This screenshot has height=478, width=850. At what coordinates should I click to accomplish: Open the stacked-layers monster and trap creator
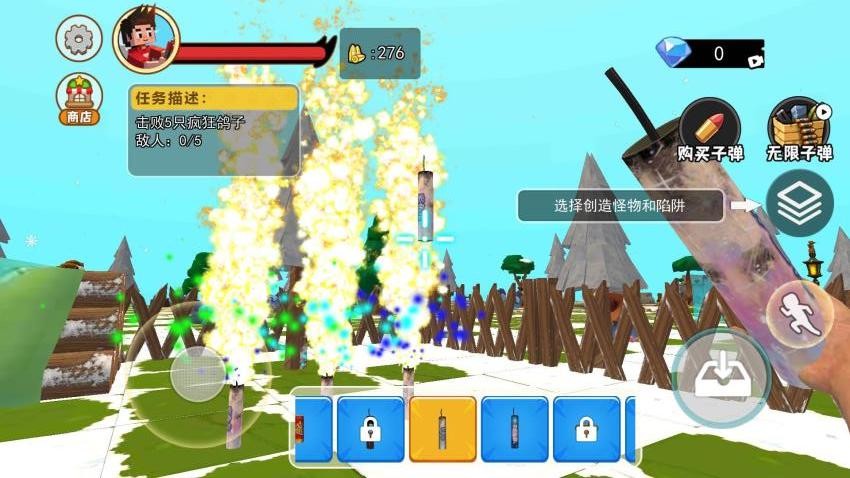pyautogui.click(x=799, y=203)
